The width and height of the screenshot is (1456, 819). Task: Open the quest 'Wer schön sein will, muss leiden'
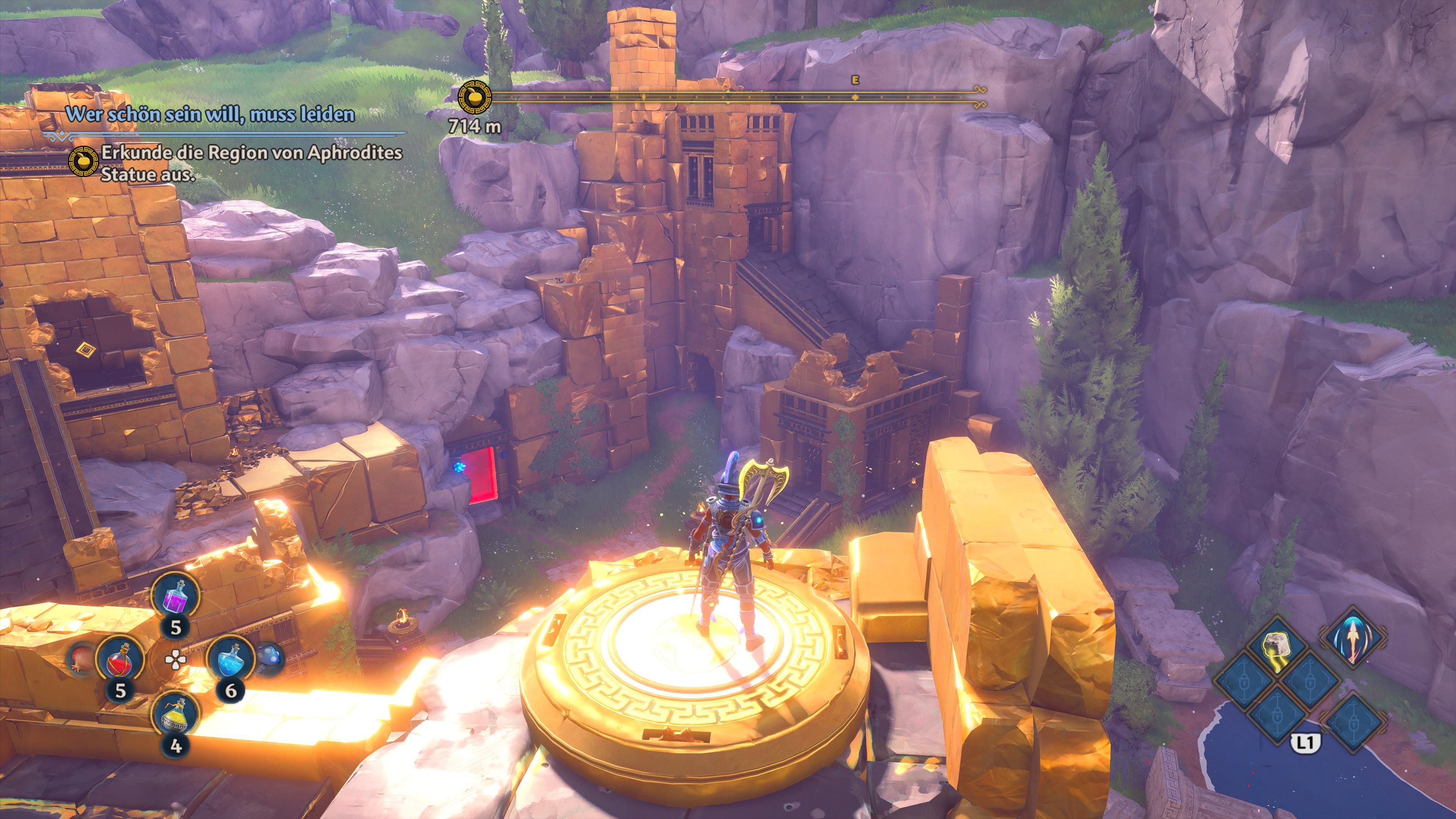pos(210,114)
